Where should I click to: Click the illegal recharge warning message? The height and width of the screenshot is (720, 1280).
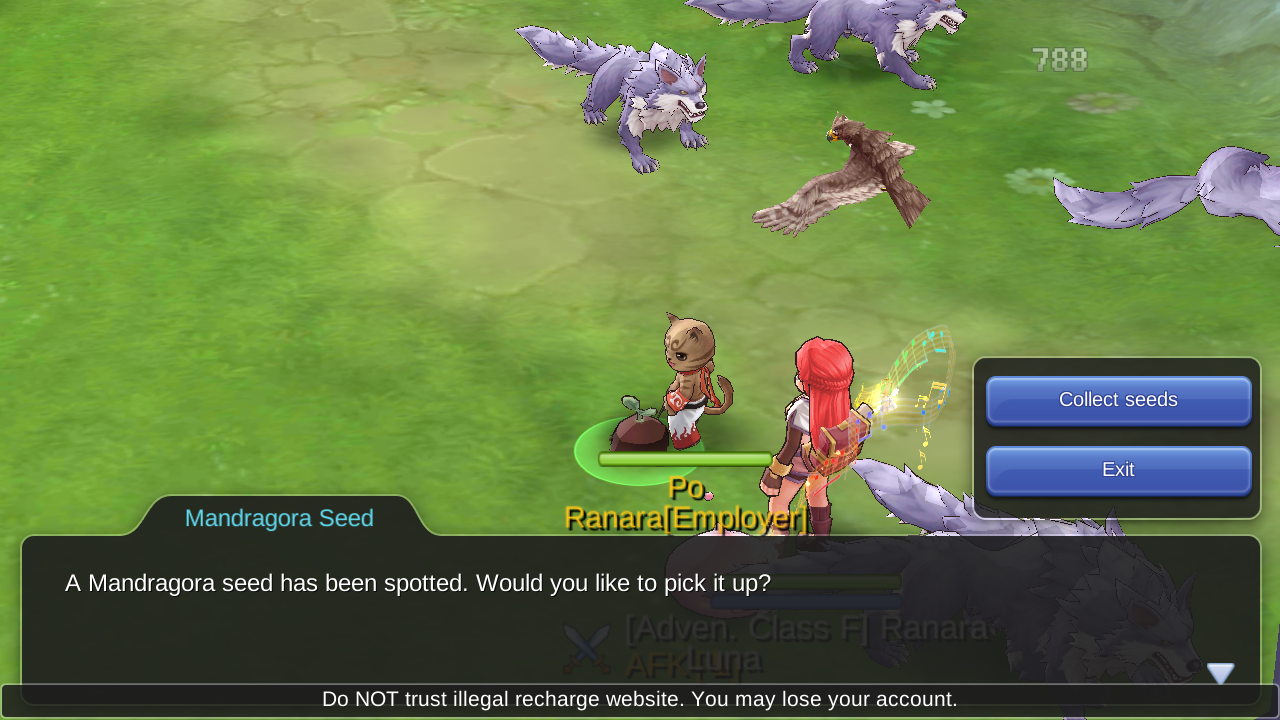[x=640, y=699]
